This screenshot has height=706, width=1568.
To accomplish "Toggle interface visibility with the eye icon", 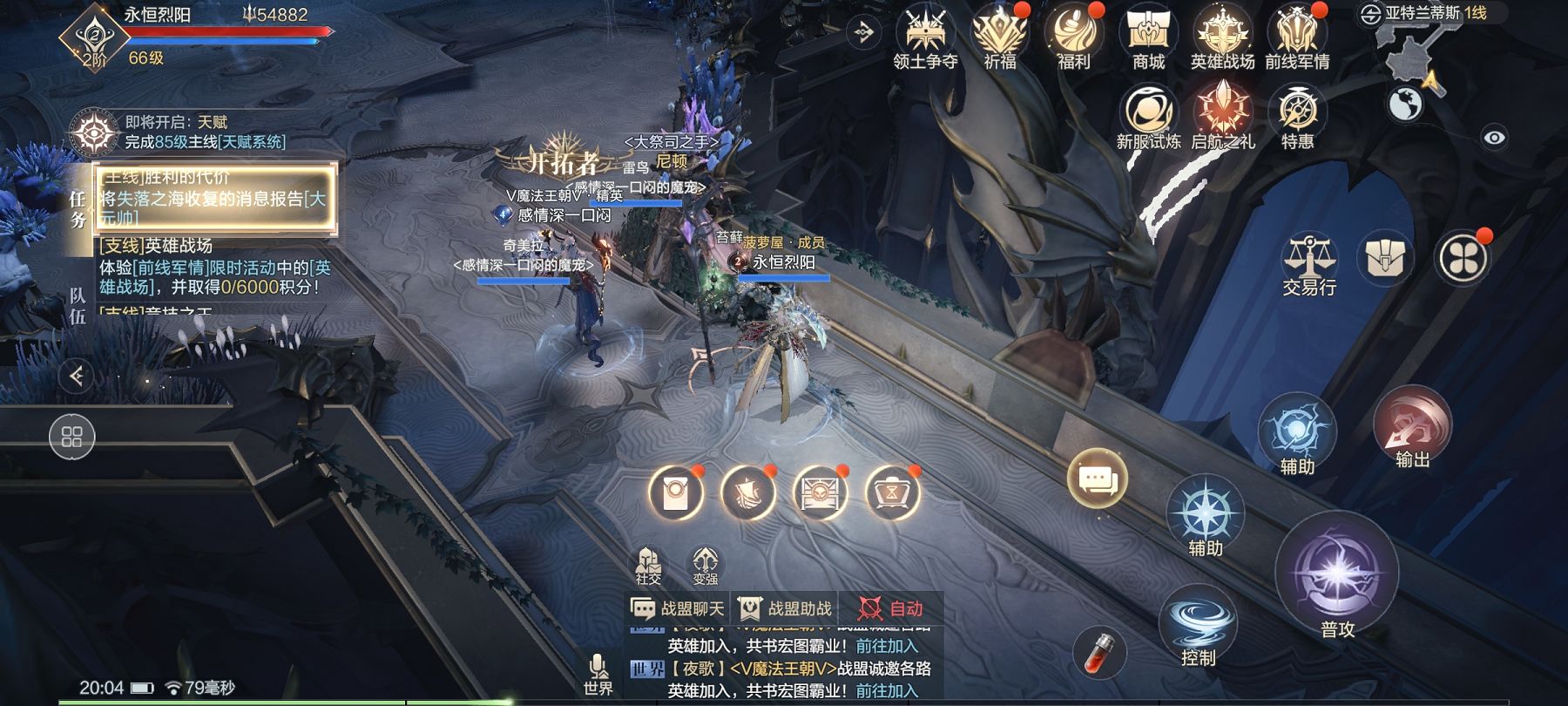I will (x=1494, y=138).
